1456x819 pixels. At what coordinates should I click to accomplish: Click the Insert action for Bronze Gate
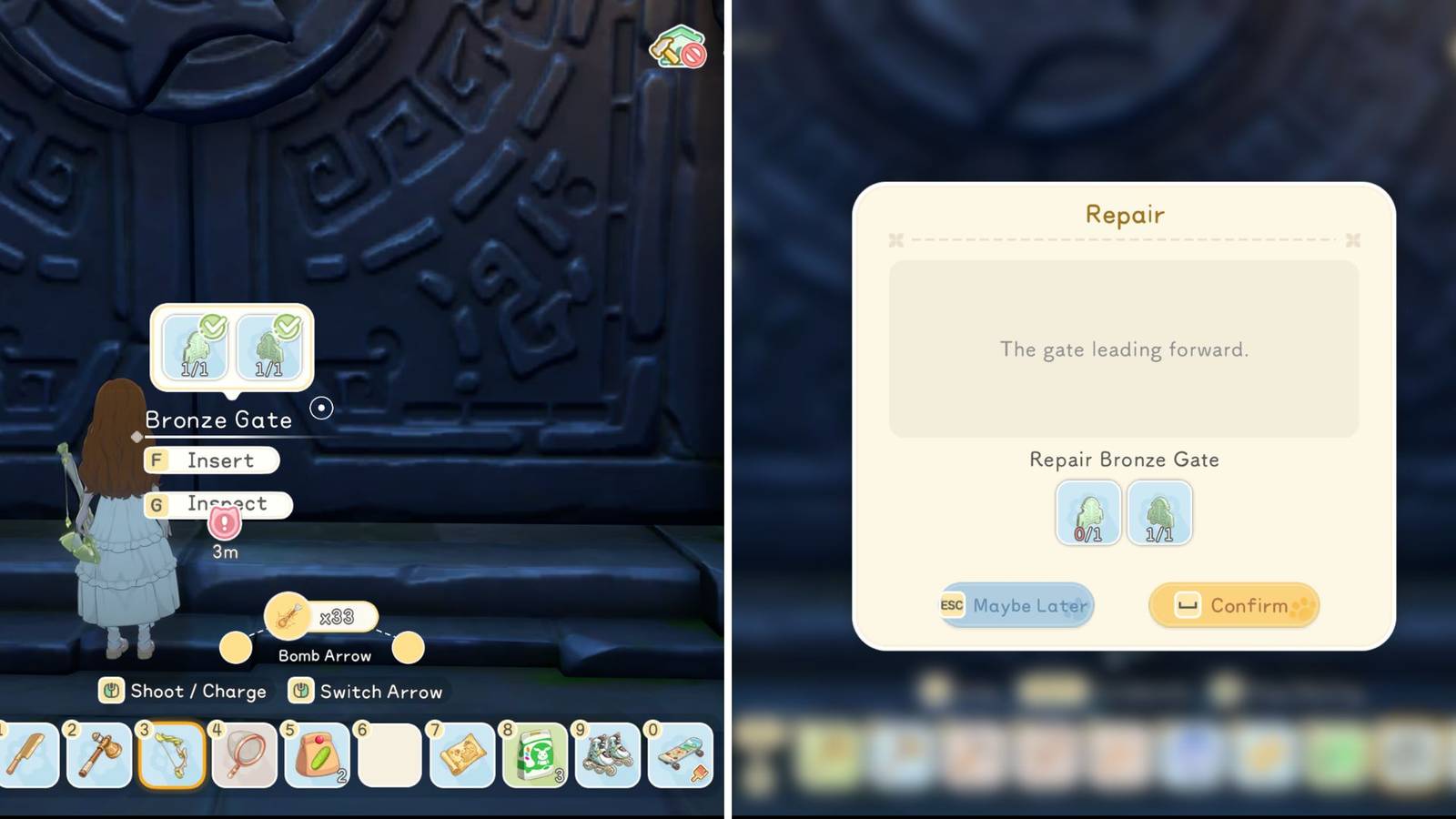pyautogui.click(x=211, y=460)
